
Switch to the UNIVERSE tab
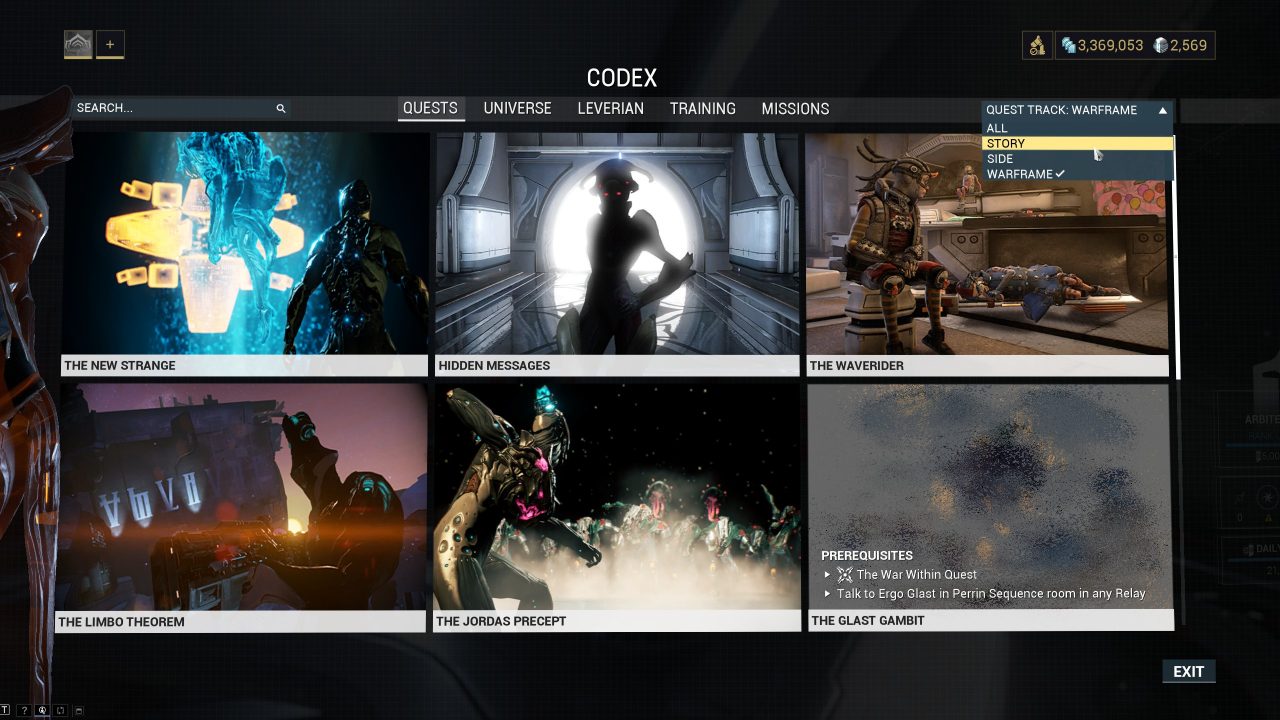pos(517,108)
